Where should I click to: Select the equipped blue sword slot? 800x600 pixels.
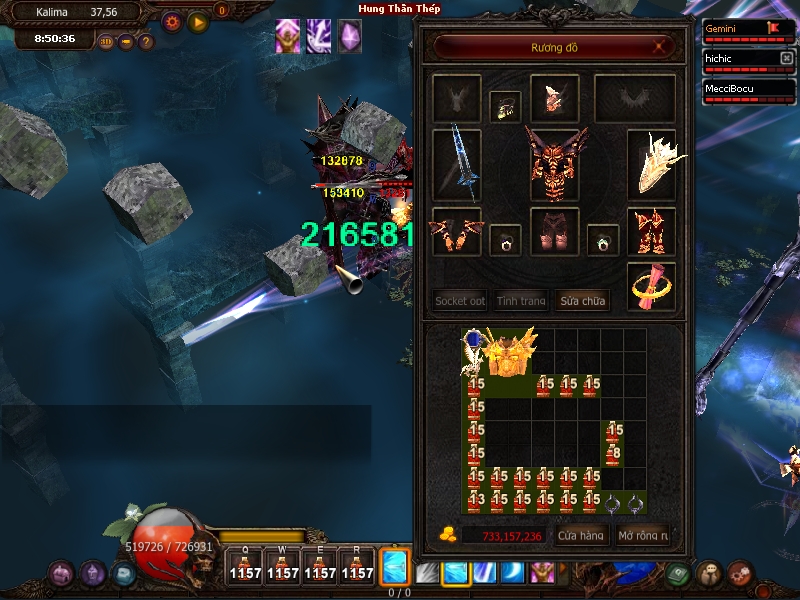coord(457,164)
